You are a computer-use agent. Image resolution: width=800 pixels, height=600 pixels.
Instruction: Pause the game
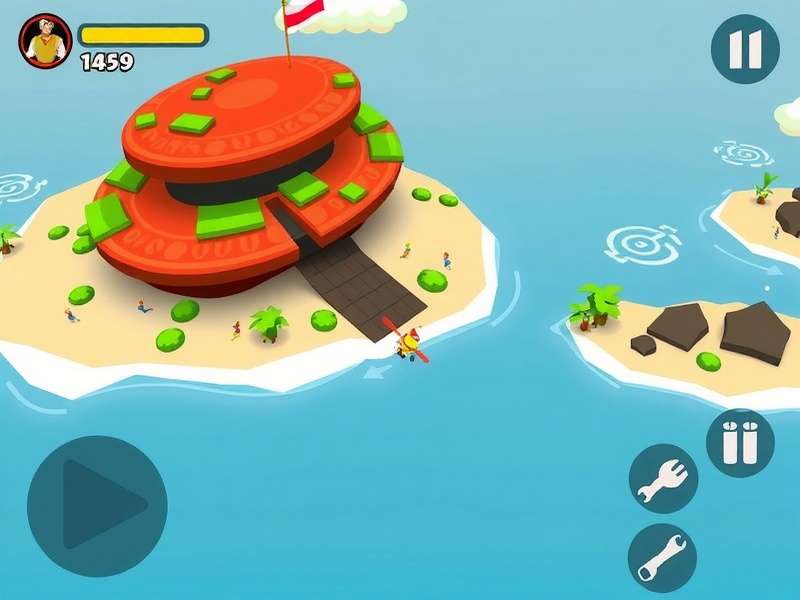coord(745,49)
